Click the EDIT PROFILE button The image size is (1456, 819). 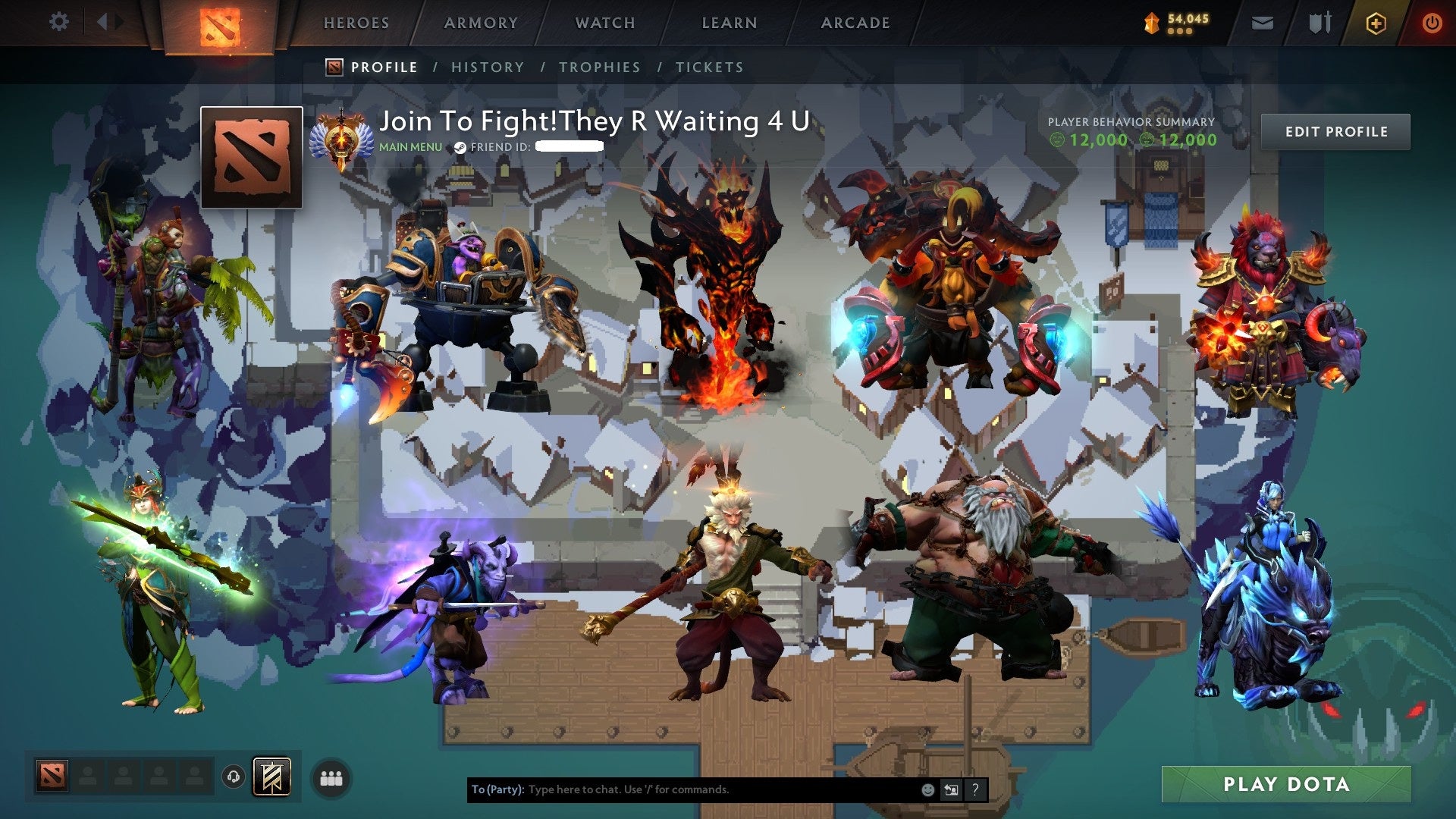(x=1335, y=130)
